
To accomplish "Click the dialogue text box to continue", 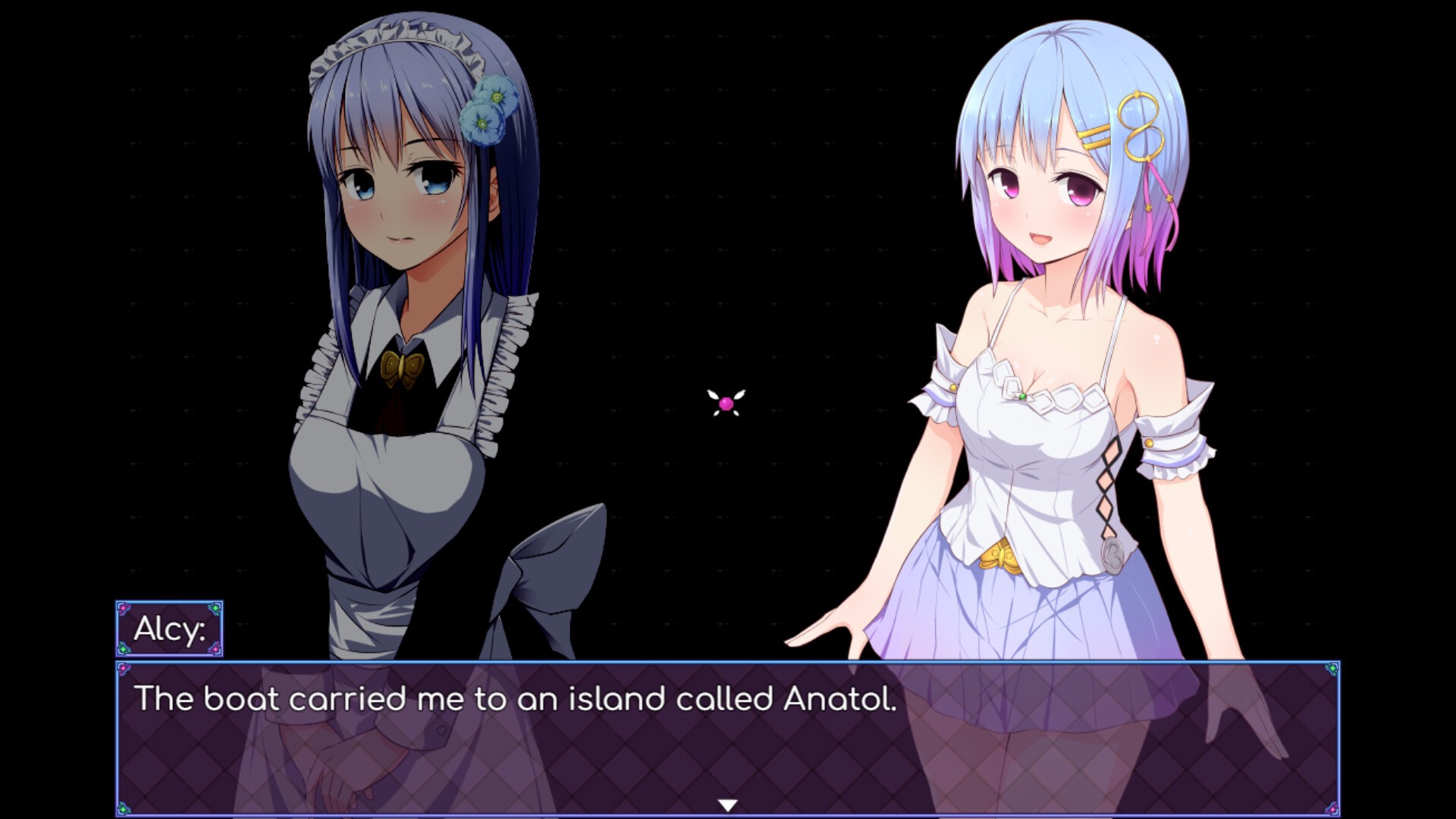I will click(727, 738).
